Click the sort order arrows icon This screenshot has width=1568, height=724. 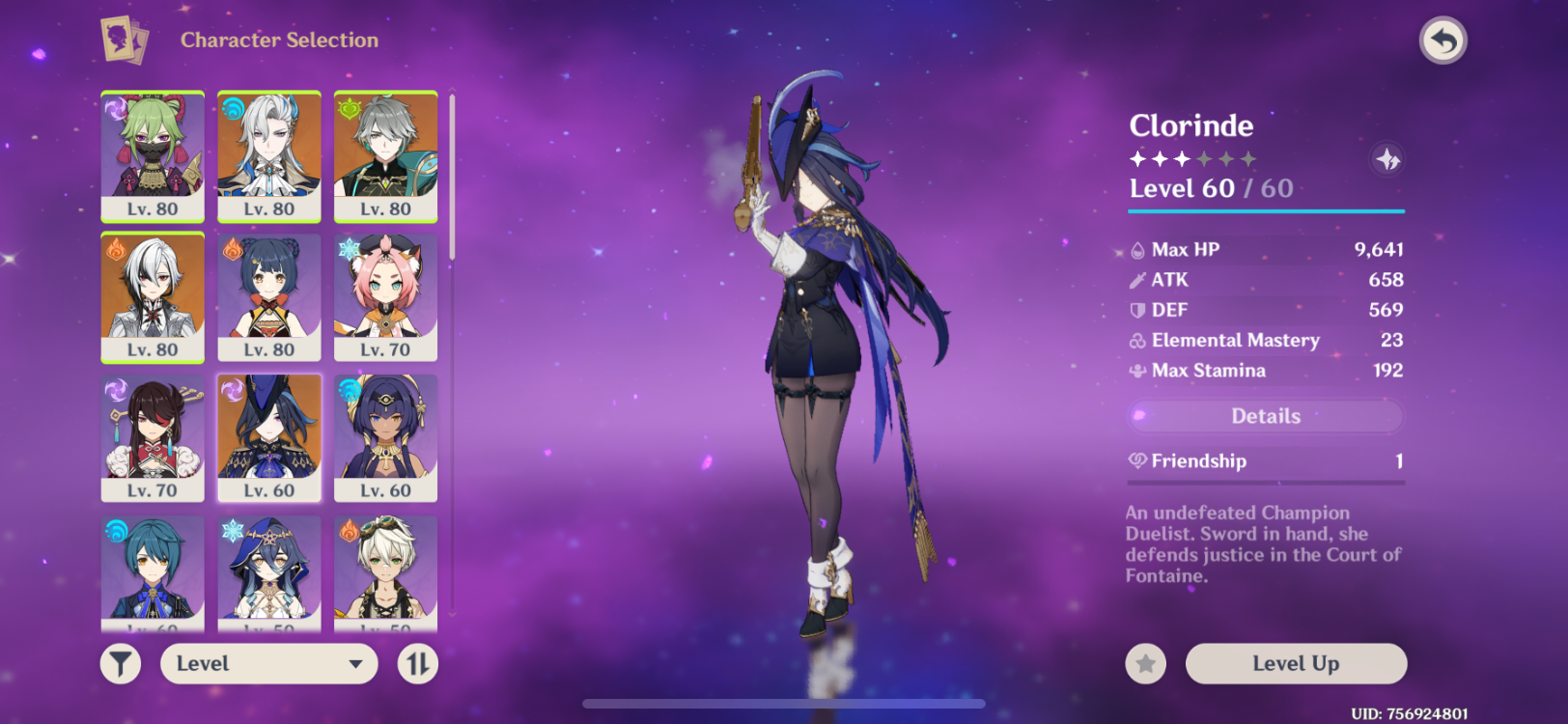tap(418, 663)
